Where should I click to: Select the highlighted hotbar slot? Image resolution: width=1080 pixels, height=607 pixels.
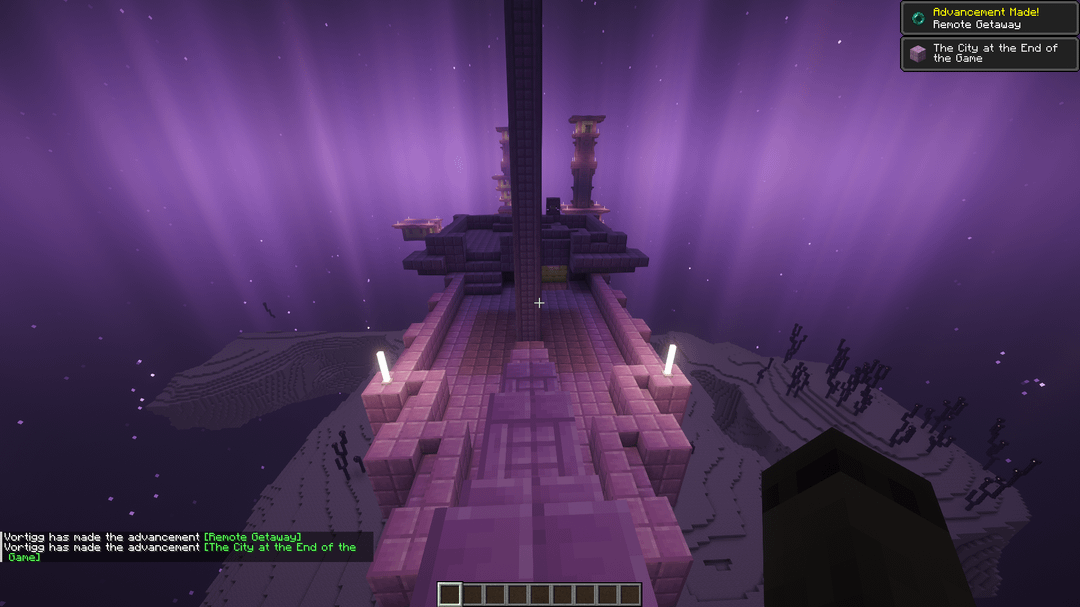click(x=450, y=595)
